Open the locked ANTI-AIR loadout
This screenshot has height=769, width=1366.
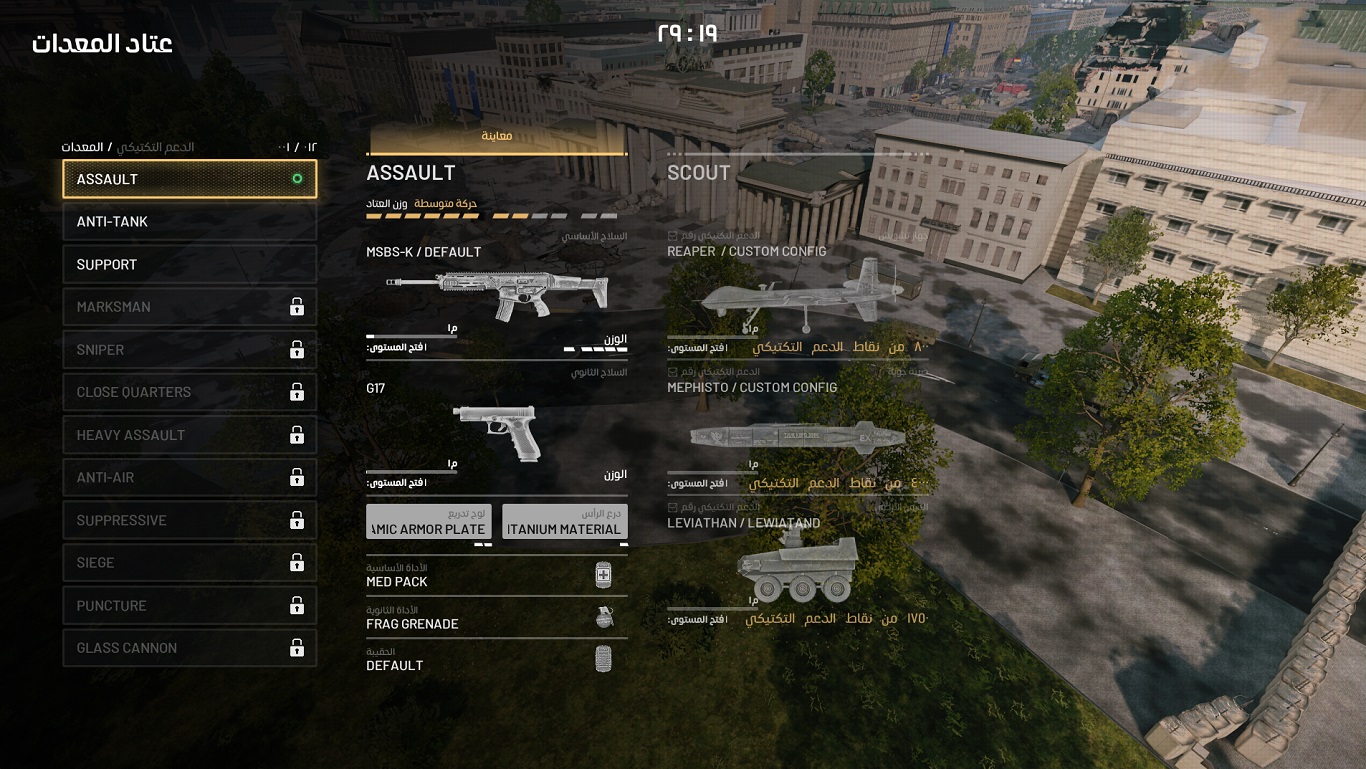click(x=189, y=478)
